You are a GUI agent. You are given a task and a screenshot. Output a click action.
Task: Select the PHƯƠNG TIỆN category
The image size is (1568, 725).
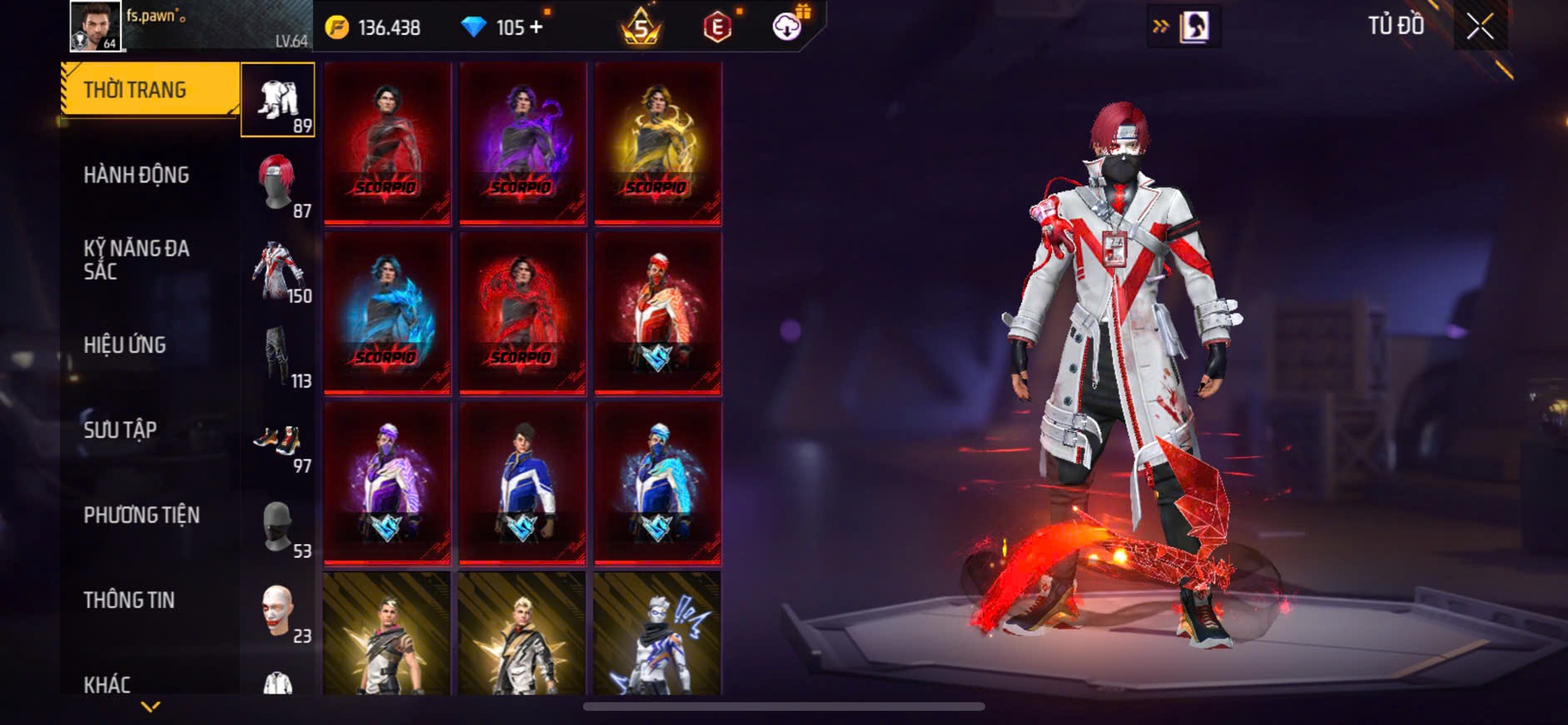coord(141,515)
